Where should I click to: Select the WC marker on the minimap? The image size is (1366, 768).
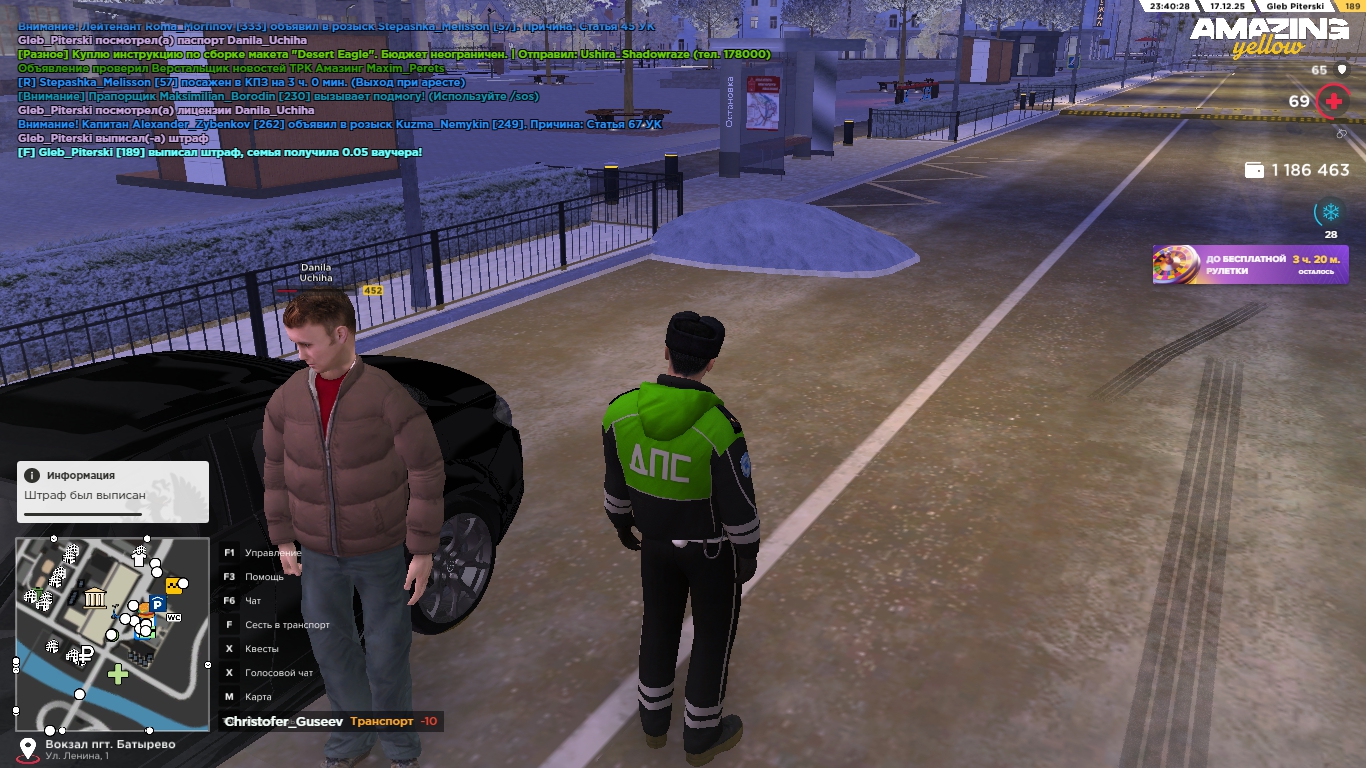click(x=173, y=618)
